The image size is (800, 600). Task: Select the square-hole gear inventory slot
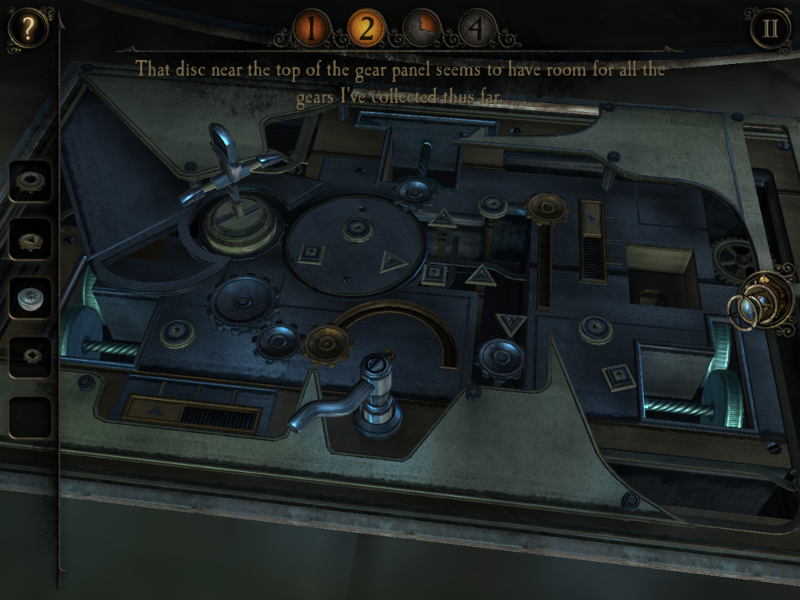click(30, 355)
